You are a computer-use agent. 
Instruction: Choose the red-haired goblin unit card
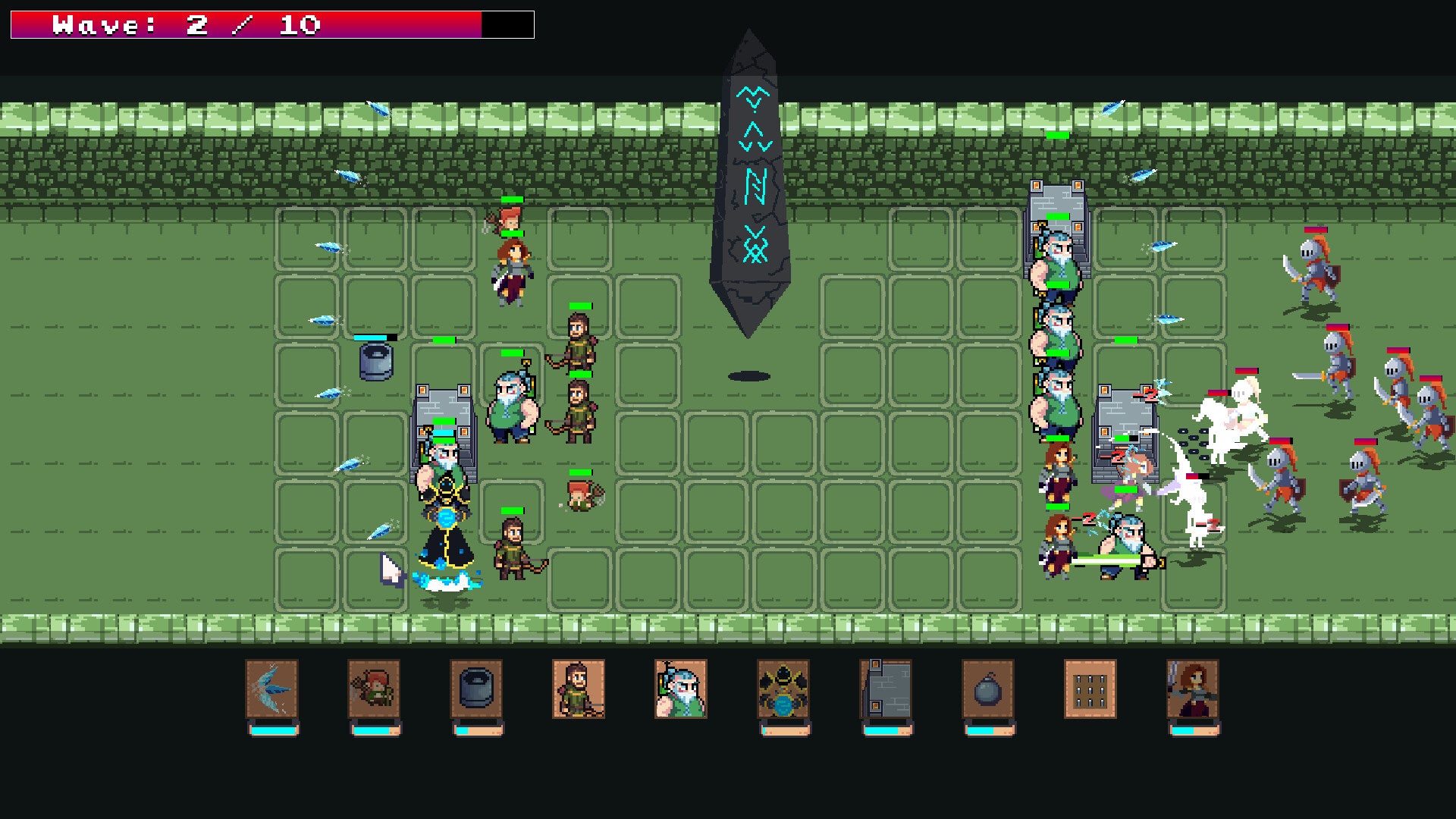coord(375,689)
